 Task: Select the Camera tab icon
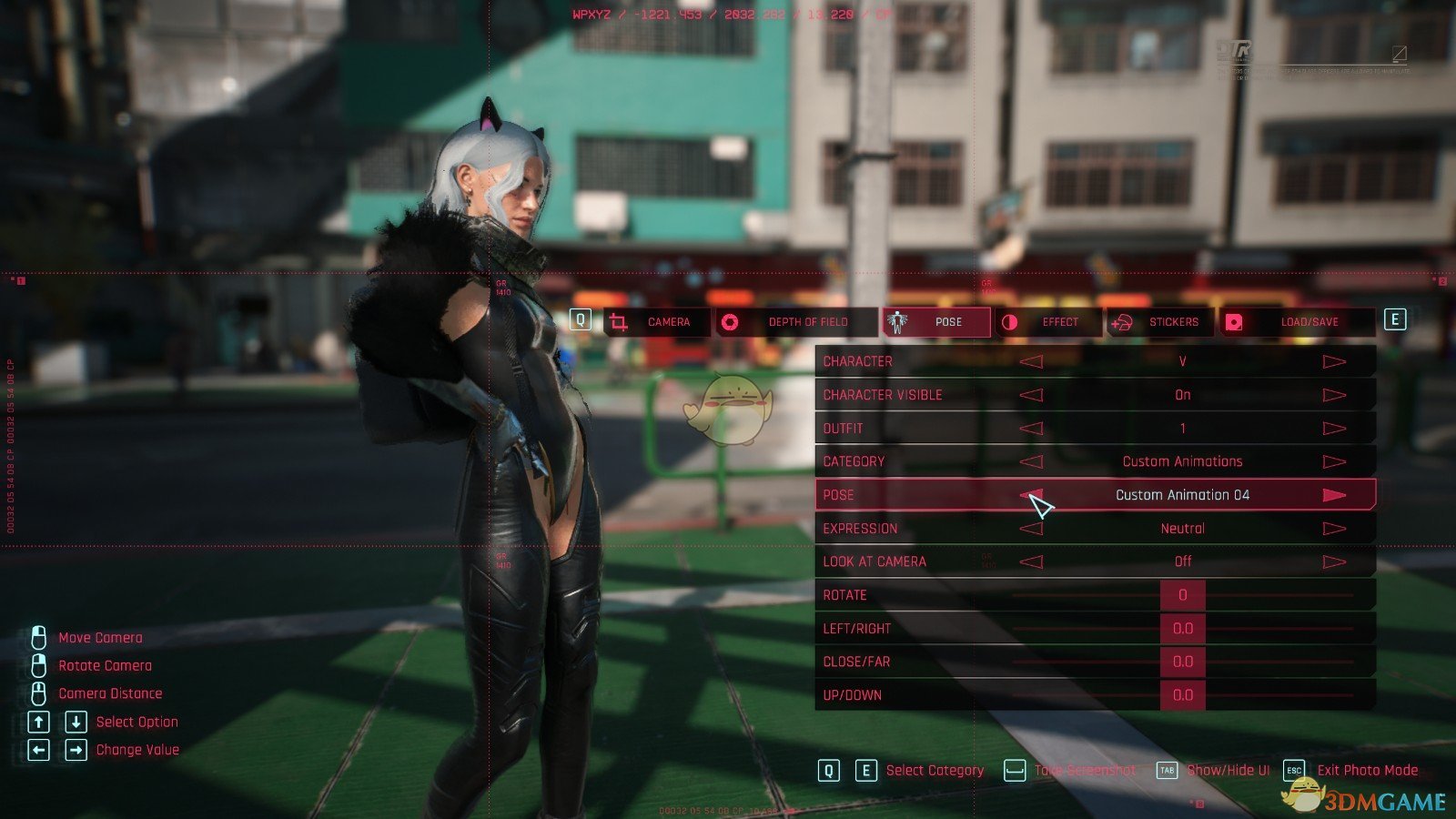pos(619,322)
